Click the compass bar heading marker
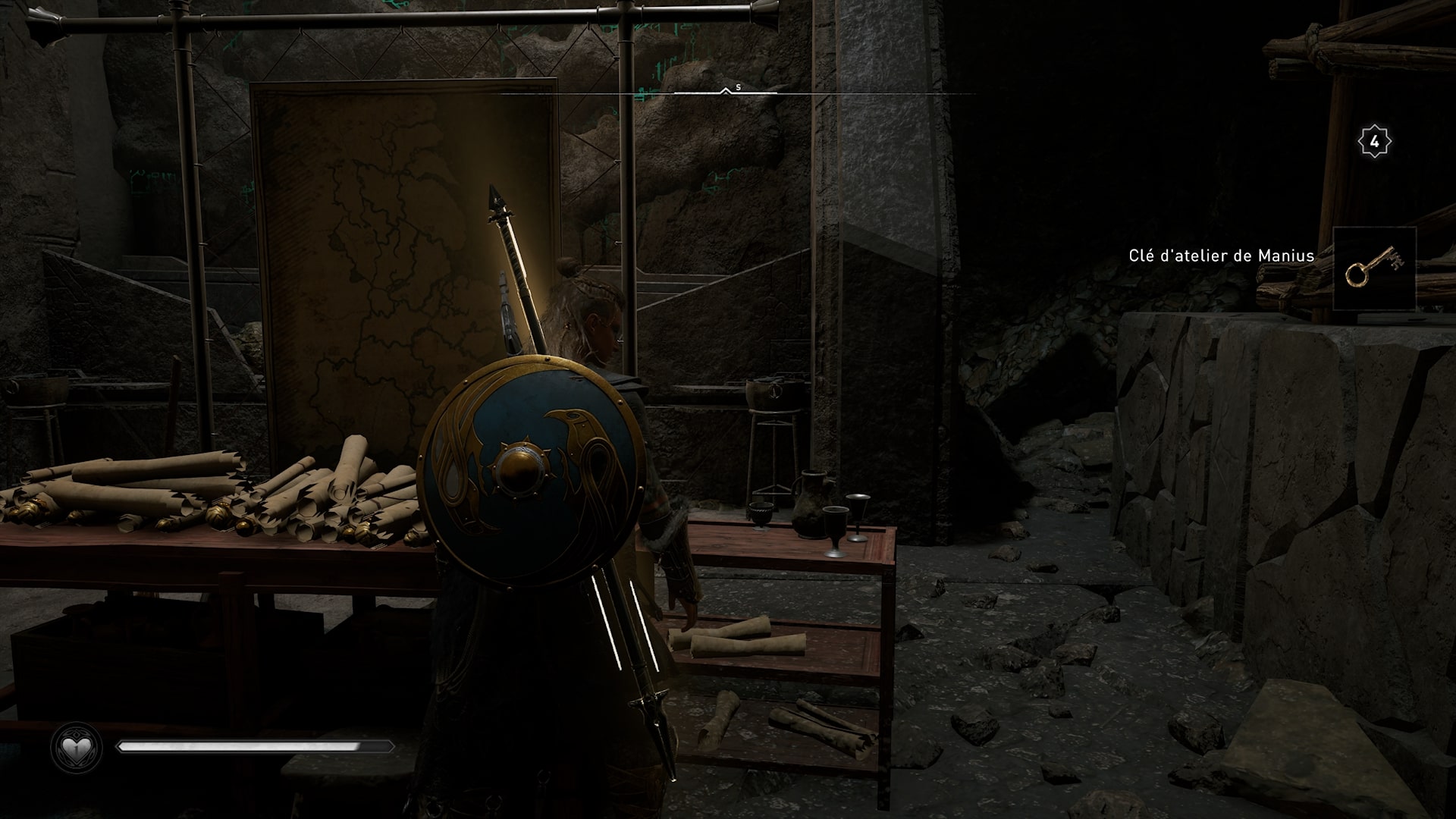Viewport: 1456px width, 819px height. point(726,91)
